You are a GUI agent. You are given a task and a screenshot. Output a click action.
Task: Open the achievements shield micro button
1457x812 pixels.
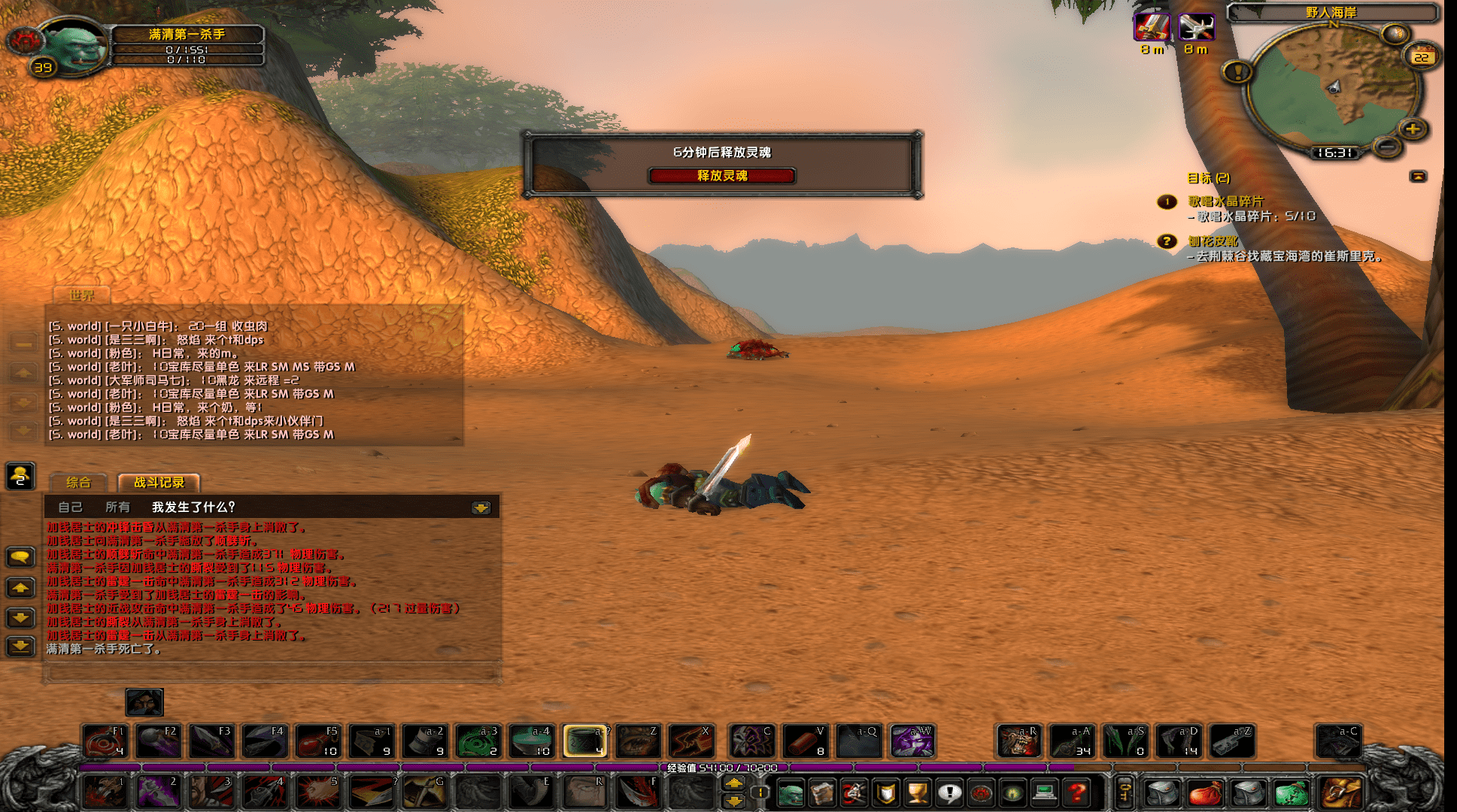coord(886,792)
